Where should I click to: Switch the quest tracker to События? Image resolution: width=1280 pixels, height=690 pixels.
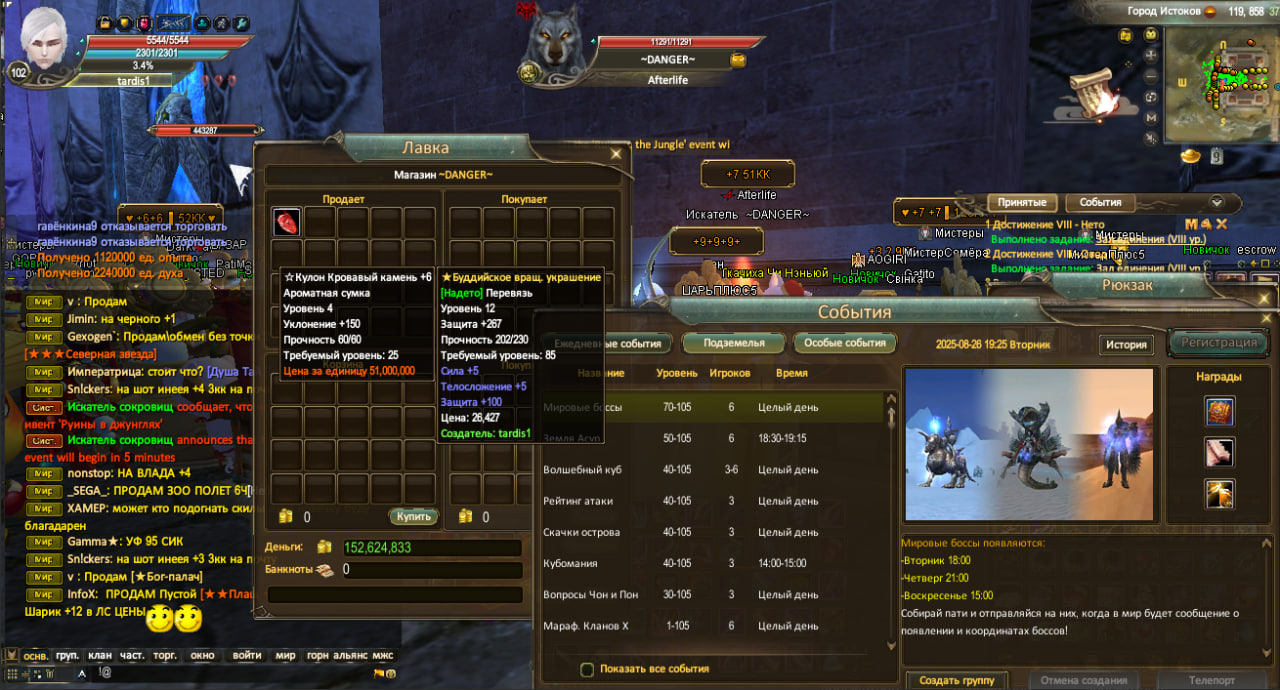pos(1100,202)
